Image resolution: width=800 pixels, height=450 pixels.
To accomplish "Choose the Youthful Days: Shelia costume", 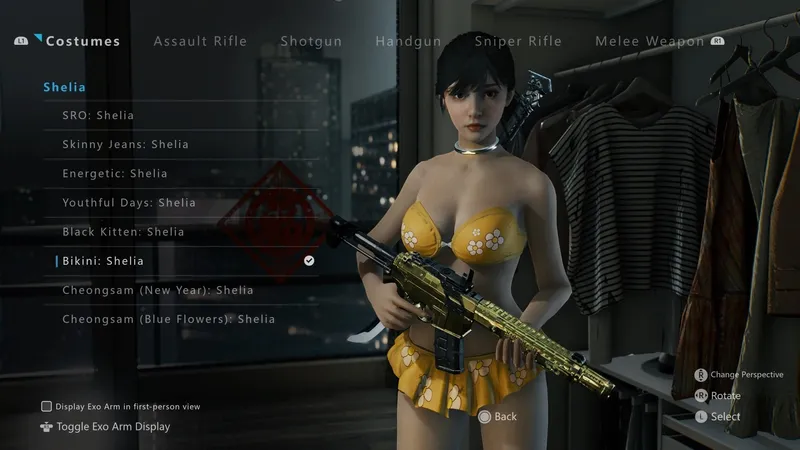I will click(129, 203).
